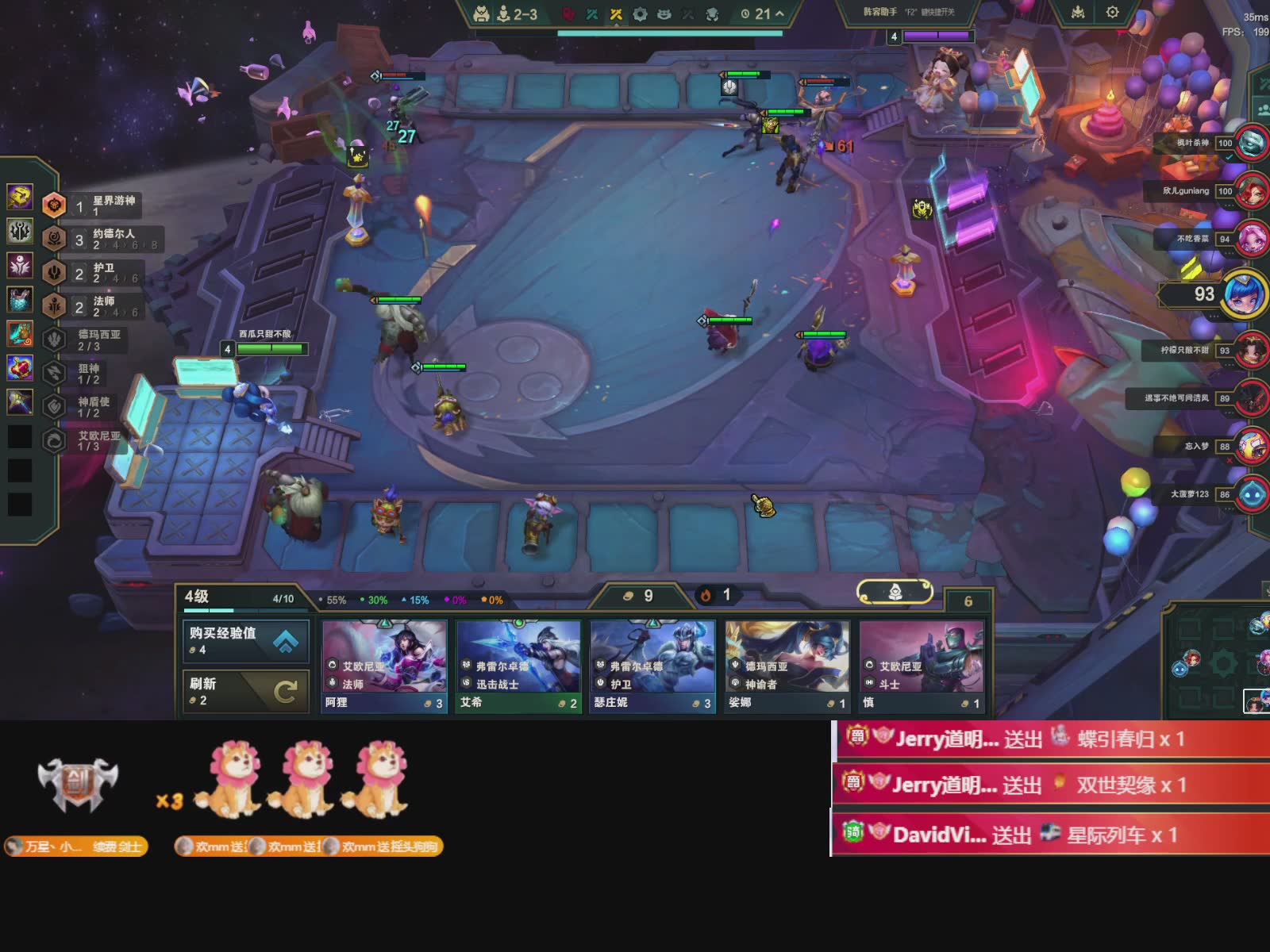Screen dimensions: 1270x952
Task: Spectate 欣儿guniang from the player list
Action: (1252, 191)
